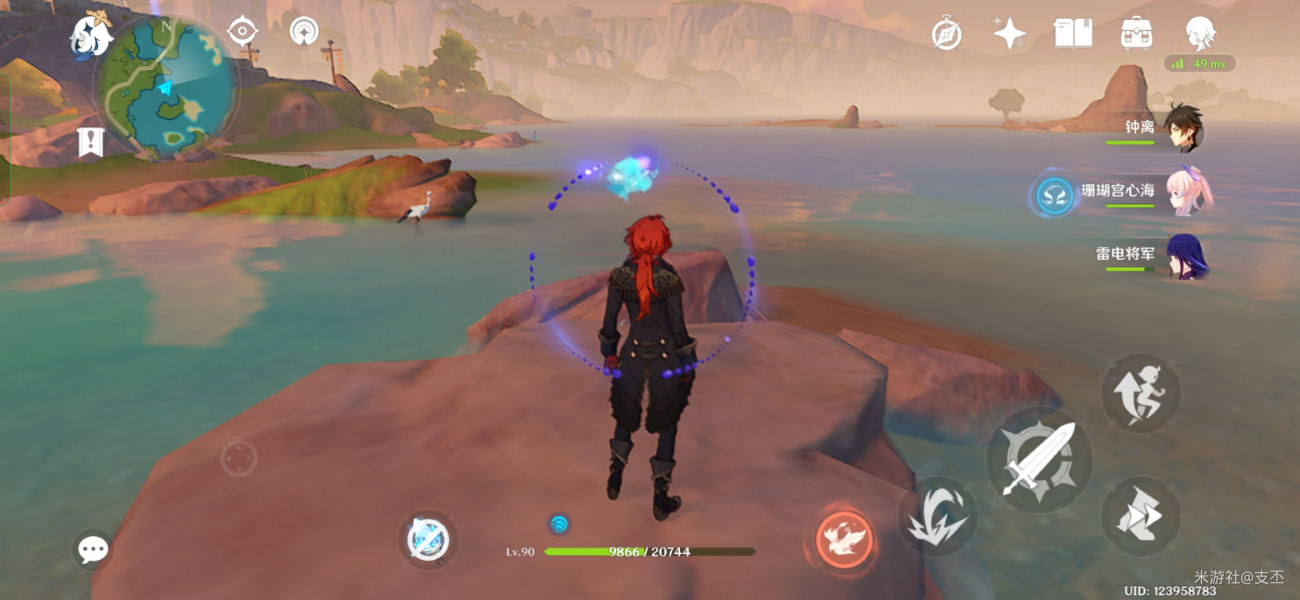Open the Adventurer Handbook book icon
This screenshot has height=600, width=1300.
click(x=1073, y=34)
